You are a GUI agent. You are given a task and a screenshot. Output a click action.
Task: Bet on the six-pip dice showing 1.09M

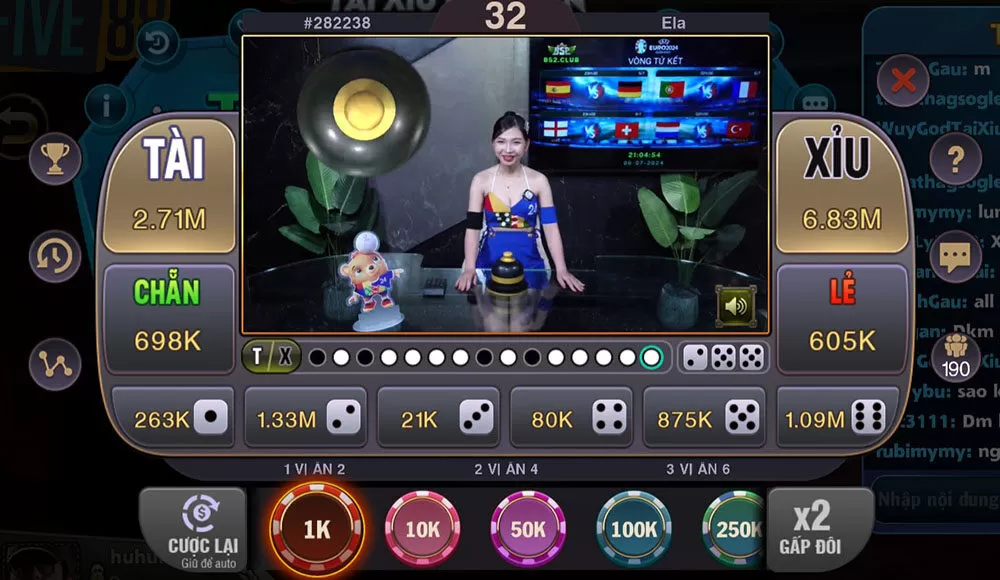837,418
